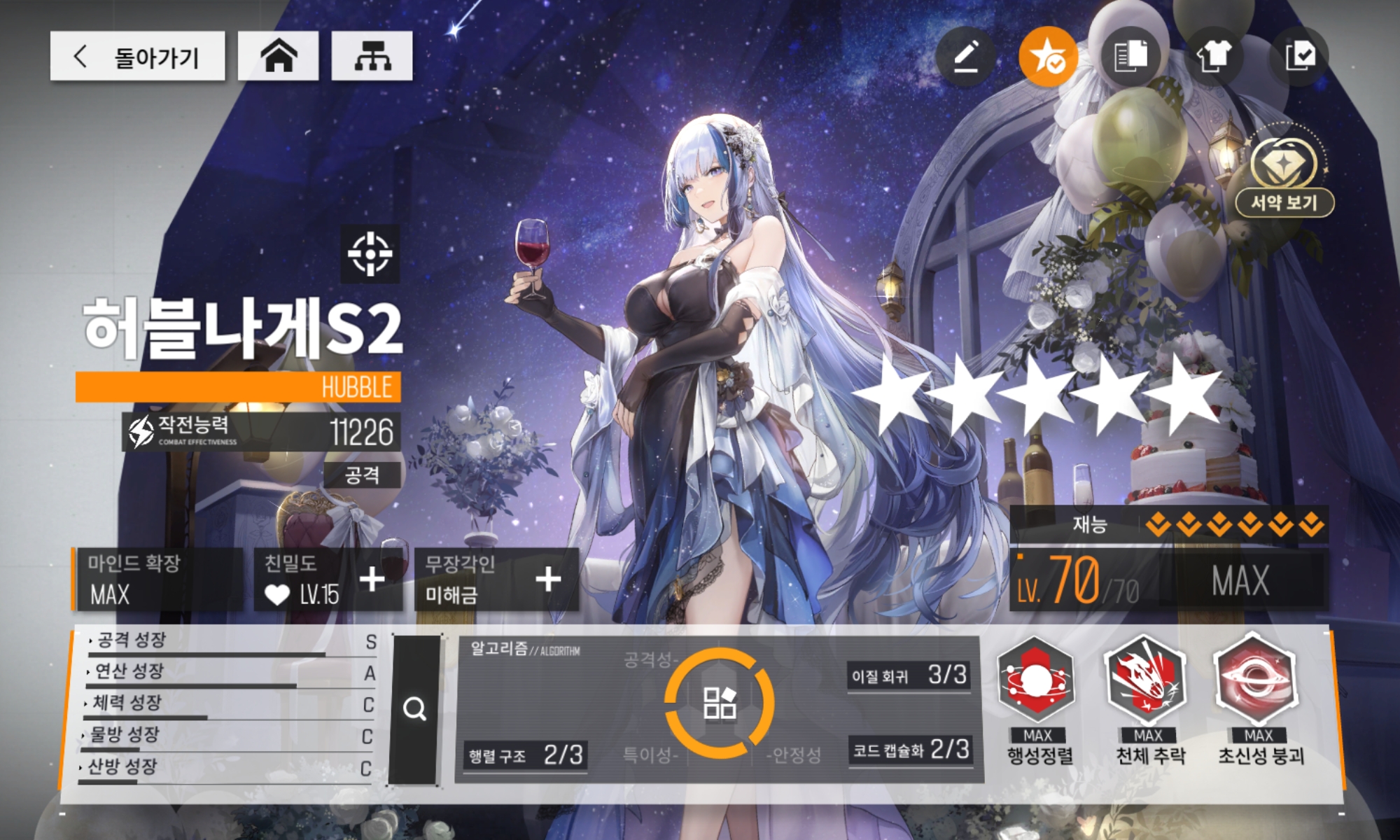The height and width of the screenshot is (840, 1400).
Task: Inspect stats with the magnifier button
Action: coord(415,709)
